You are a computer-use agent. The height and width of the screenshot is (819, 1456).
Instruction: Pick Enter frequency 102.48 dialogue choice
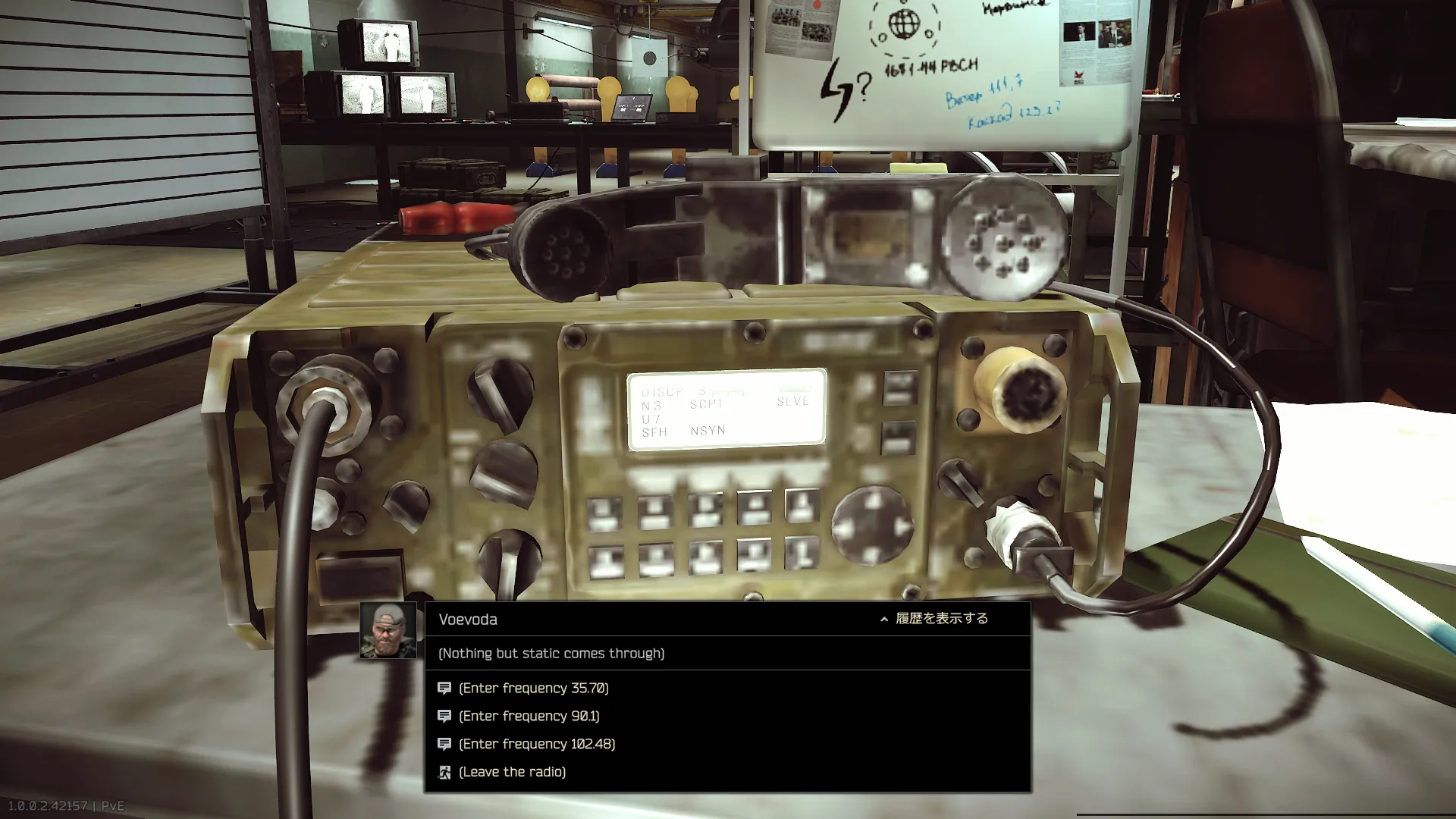pyautogui.click(x=536, y=744)
